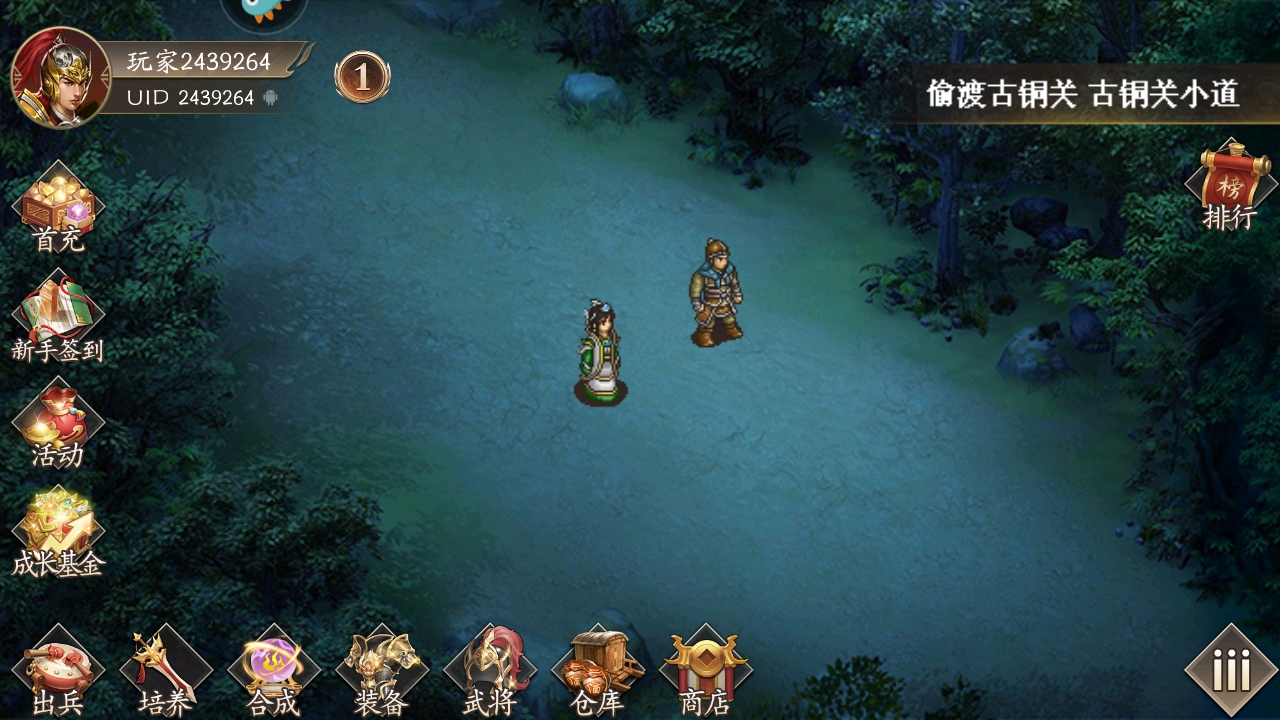
Task: Open the 成长基金 growth fund
Action: [x=58, y=533]
